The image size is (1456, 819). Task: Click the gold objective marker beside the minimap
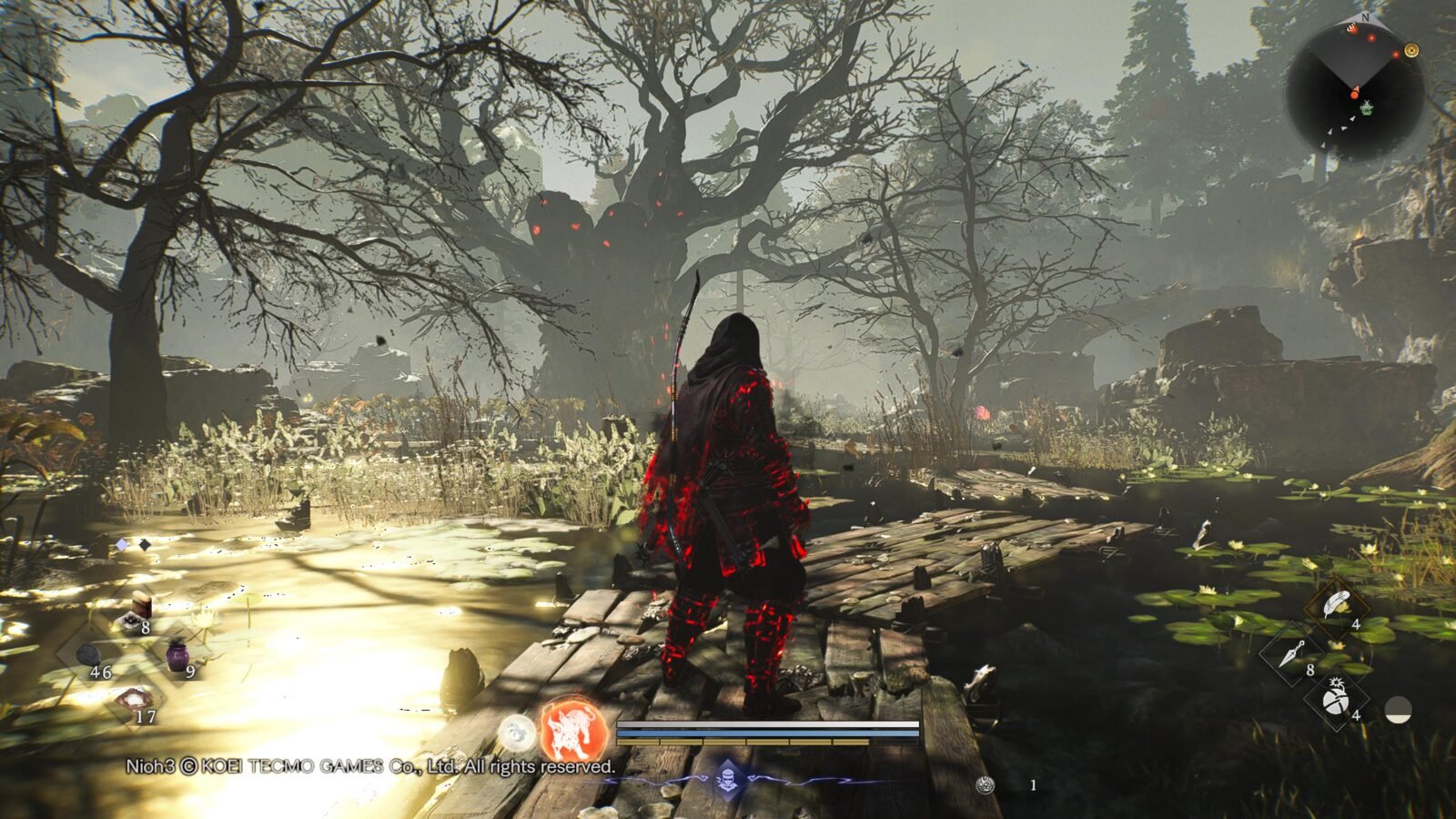(1411, 50)
